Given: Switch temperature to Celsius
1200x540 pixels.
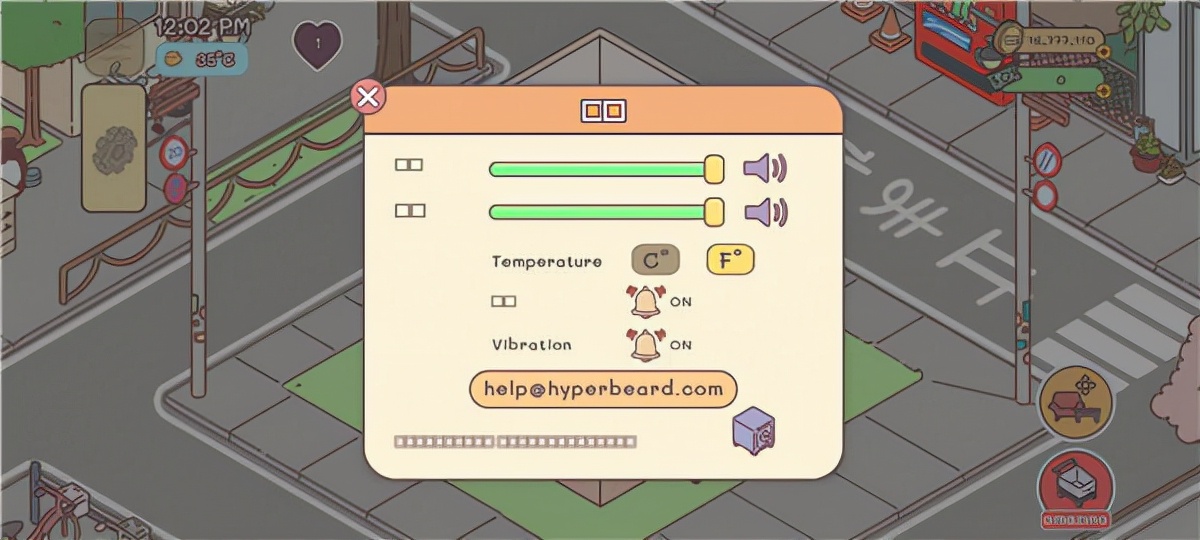Looking at the screenshot, I should tap(655, 260).
